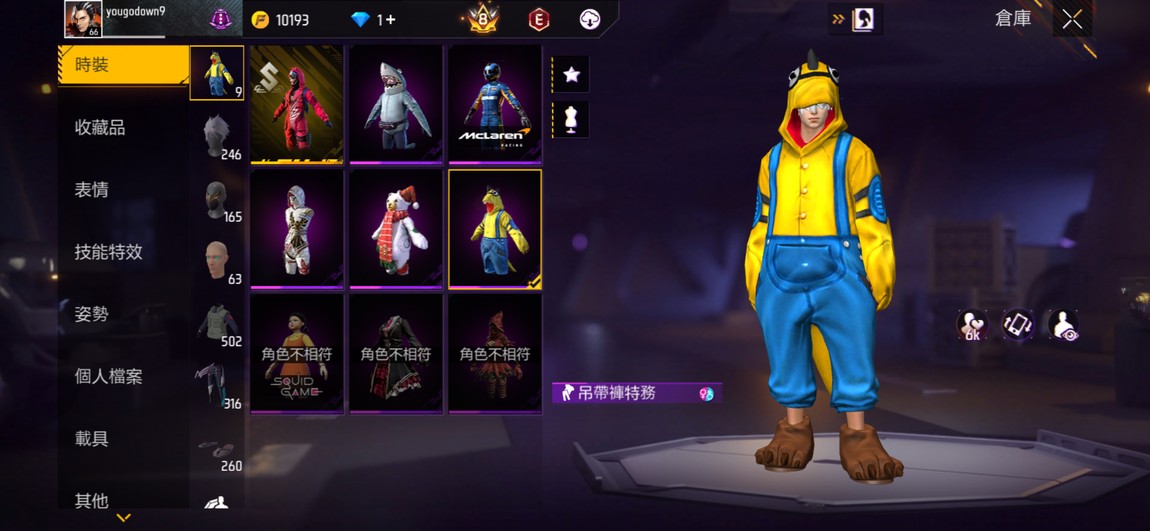Open the head items subcategory with 246
The image size is (1150, 531).
tap(217, 137)
